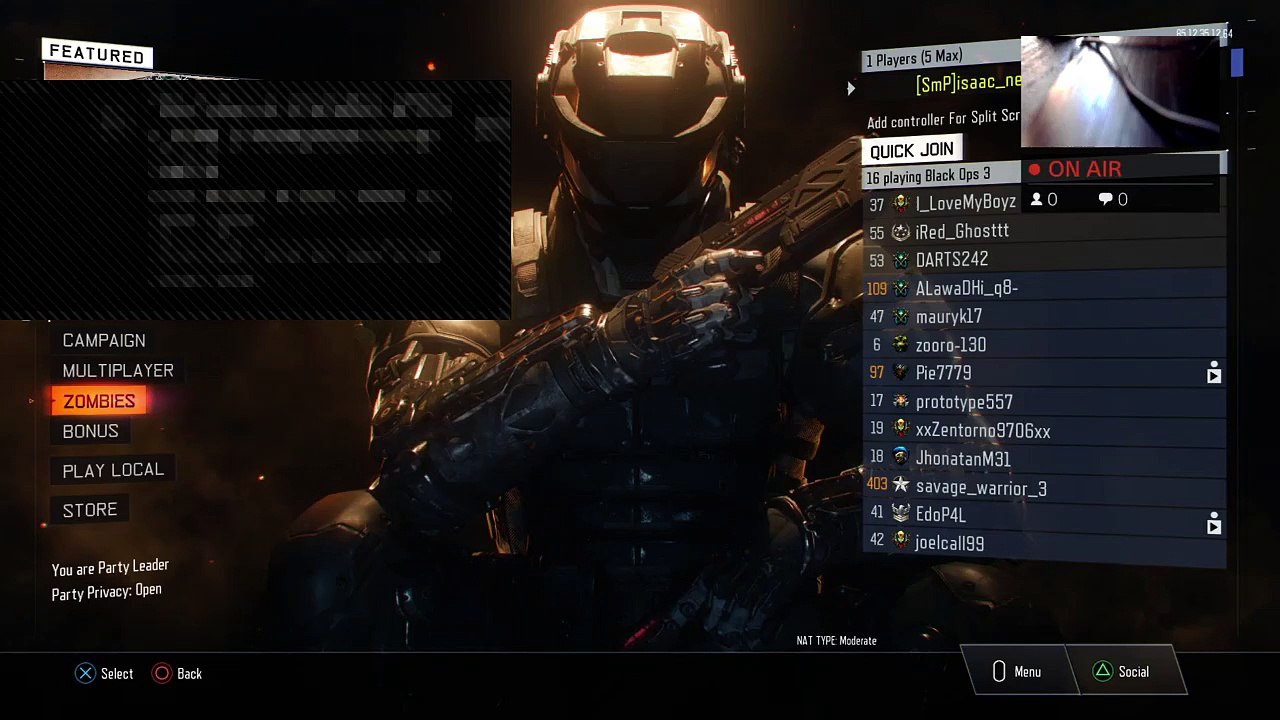Select DARTS242 in the quick join list

coord(952,260)
